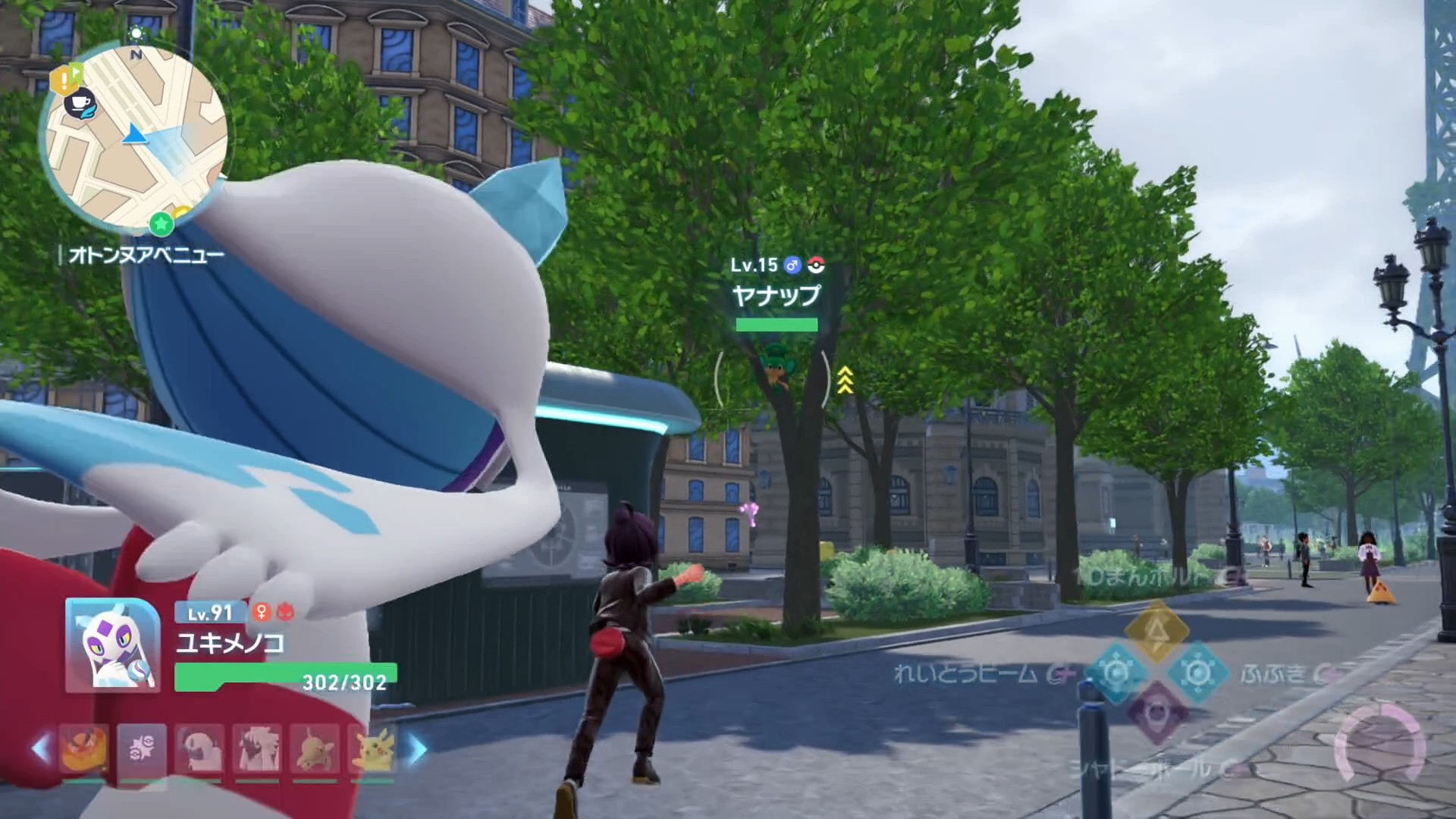The image size is (1456, 819).
Task: Click the green star marker on minimap
Action: pyautogui.click(x=161, y=223)
